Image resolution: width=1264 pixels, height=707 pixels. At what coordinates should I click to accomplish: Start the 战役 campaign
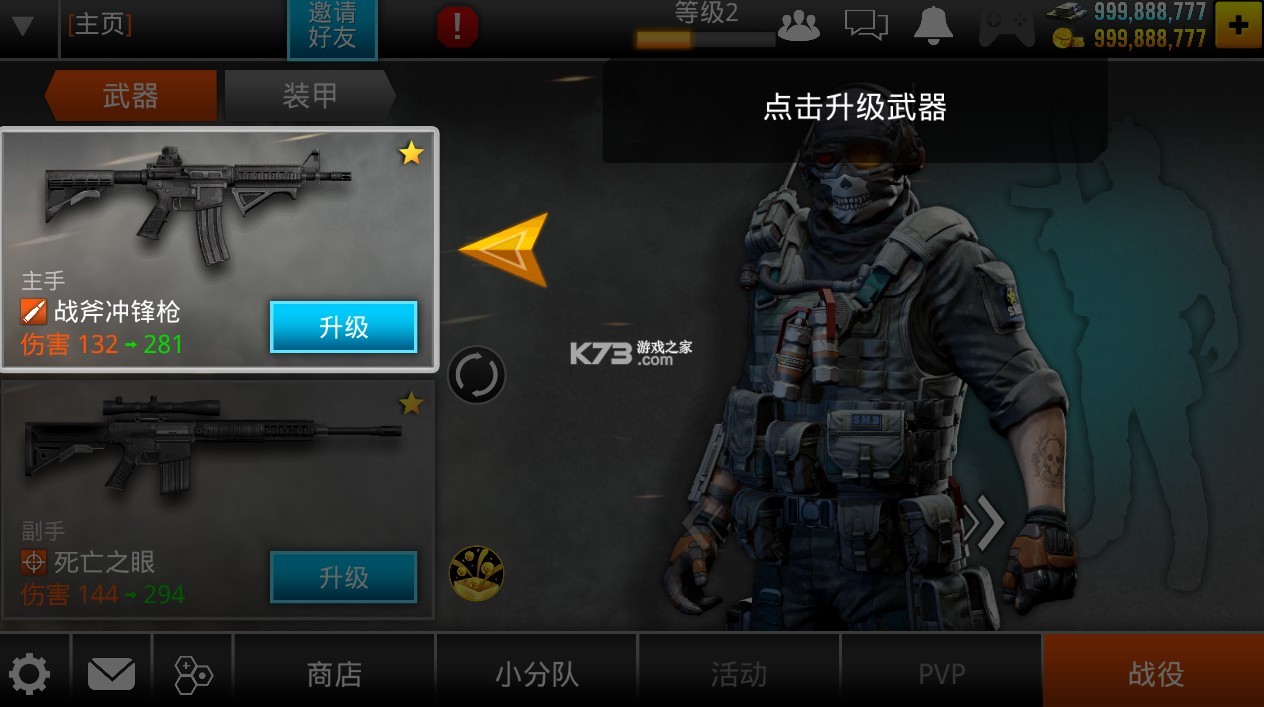1155,674
